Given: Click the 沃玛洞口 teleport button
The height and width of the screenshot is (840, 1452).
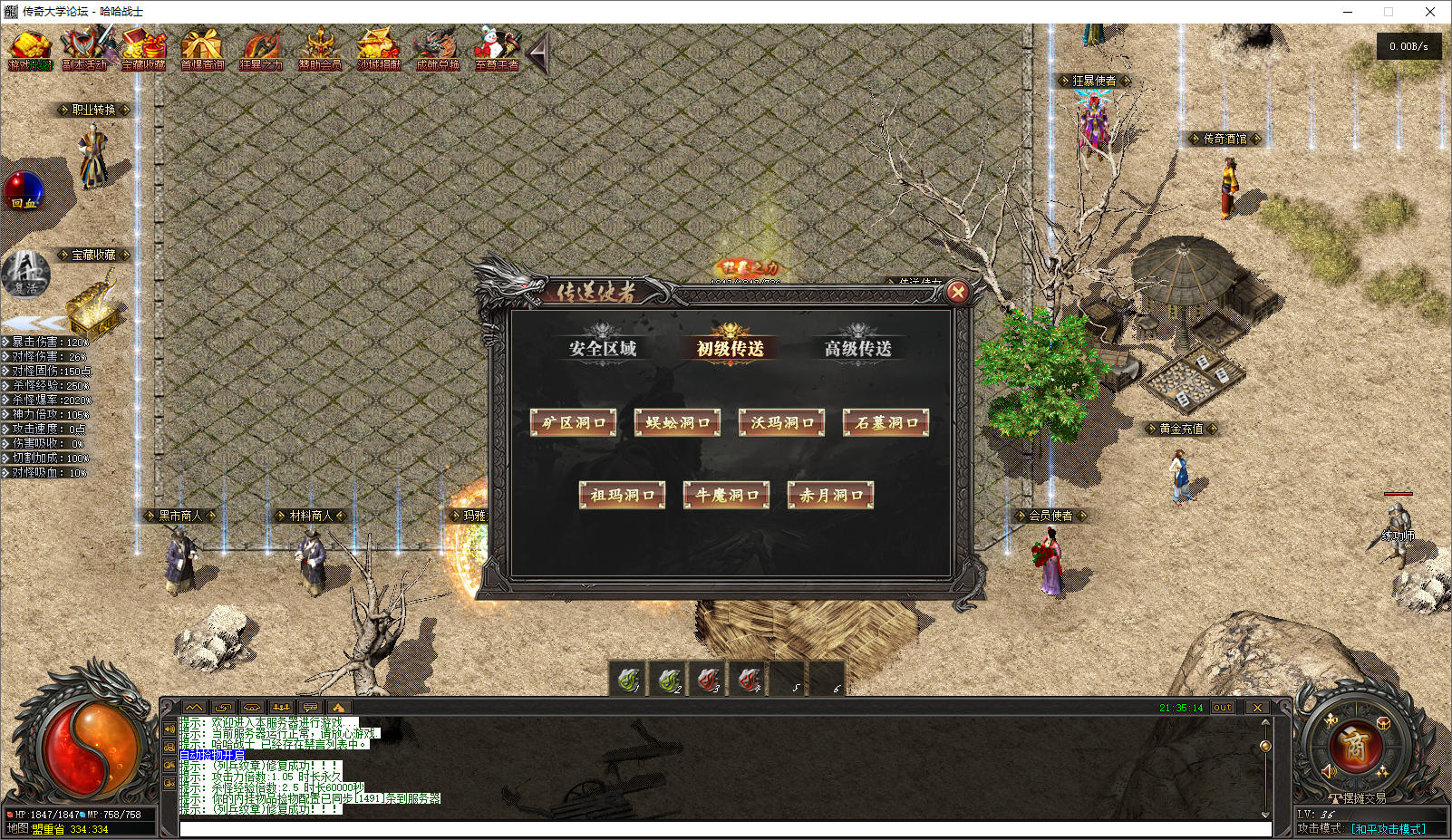Looking at the screenshot, I should click(x=782, y=422).
